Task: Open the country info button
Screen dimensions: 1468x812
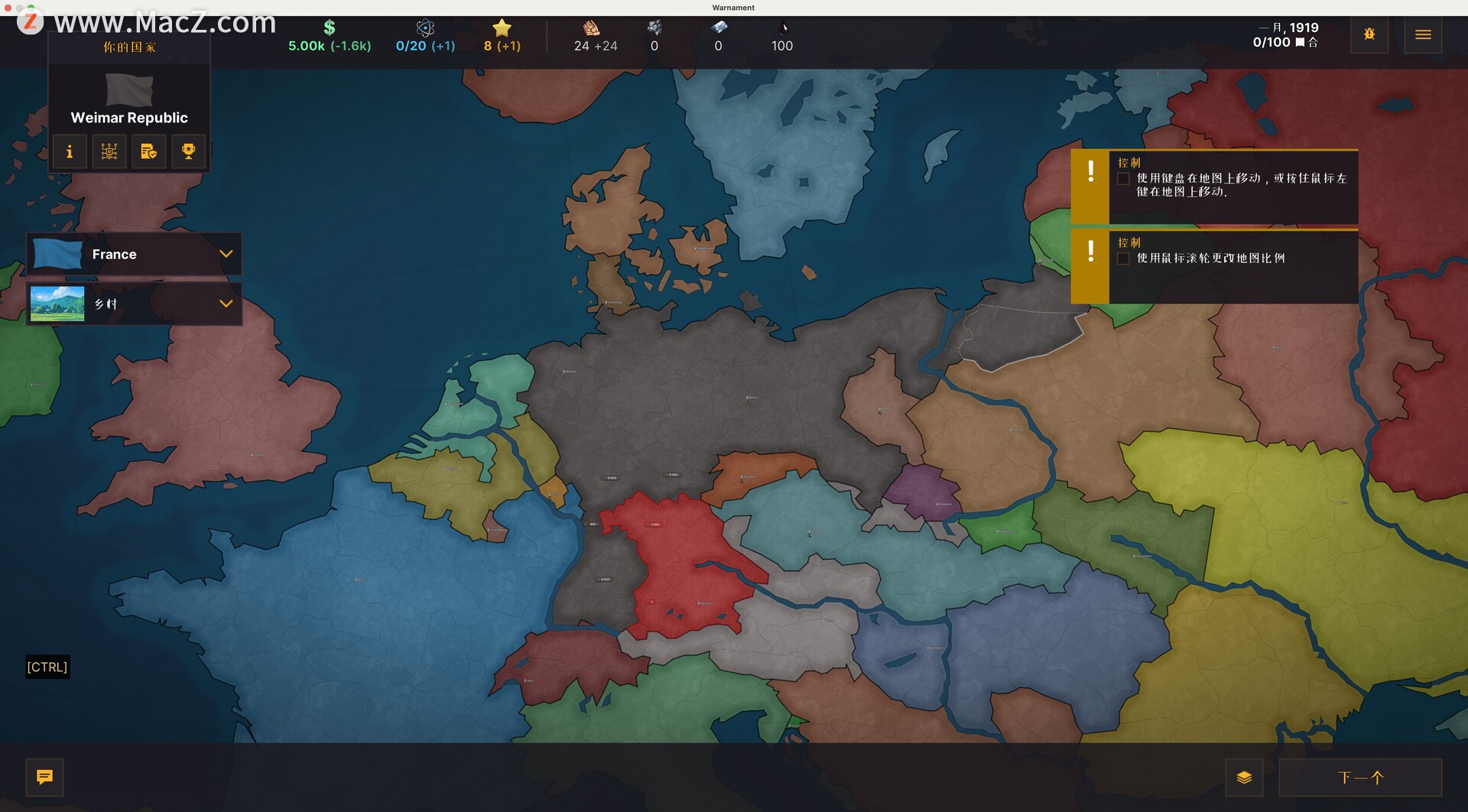Action: pos(70,151)
